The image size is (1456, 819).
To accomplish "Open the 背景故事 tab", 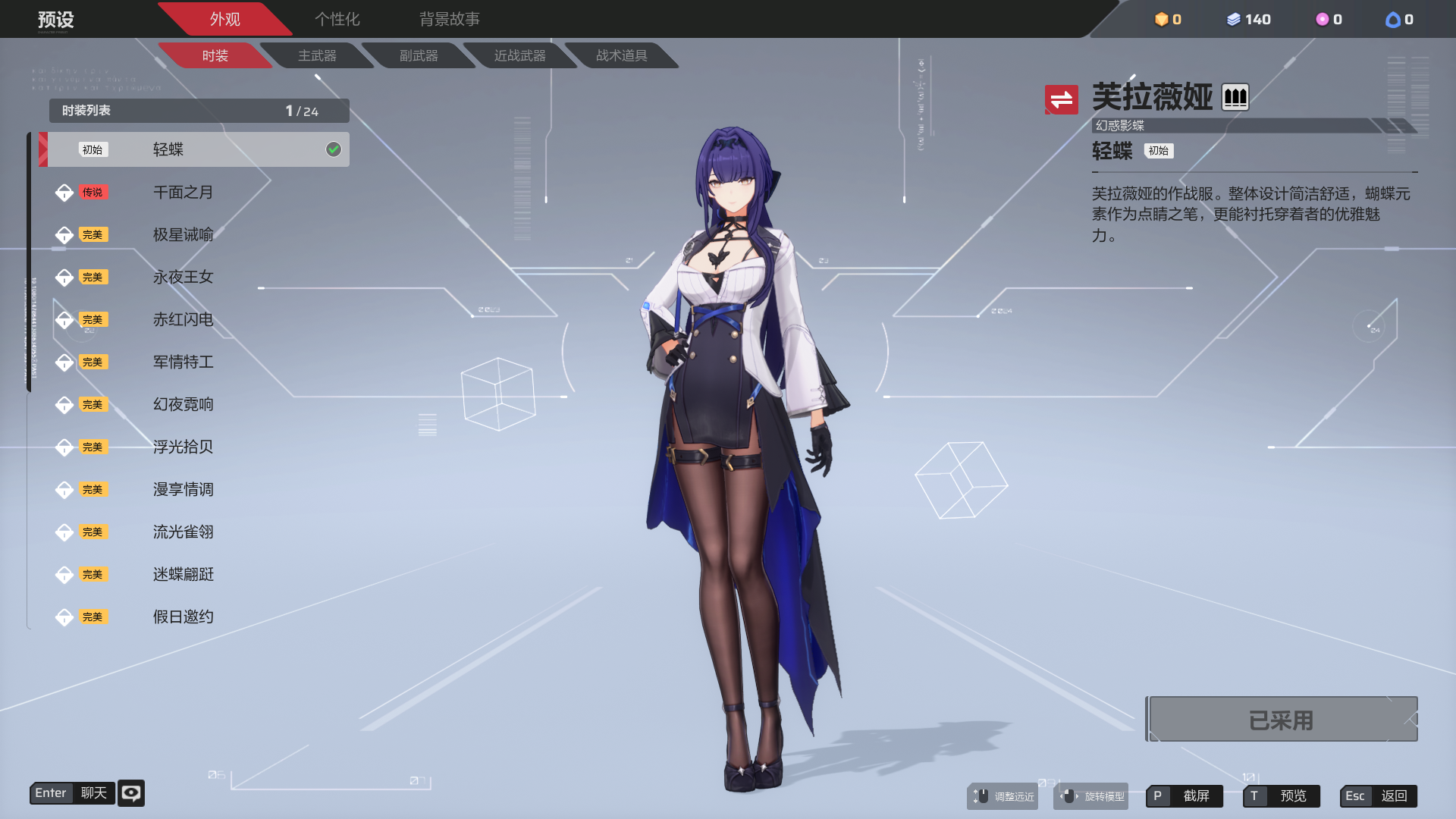I will pos(449,19).
